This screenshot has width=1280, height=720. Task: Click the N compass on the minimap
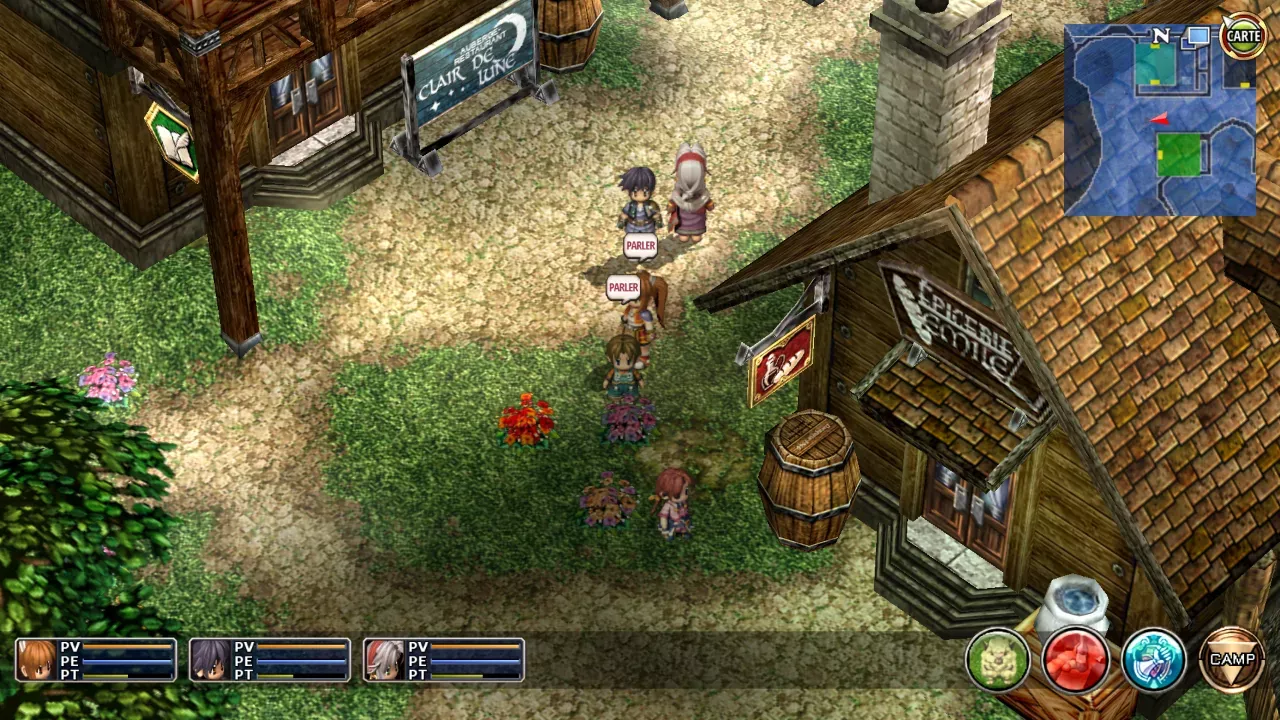pyautogui.click(x=1159, y=36)
